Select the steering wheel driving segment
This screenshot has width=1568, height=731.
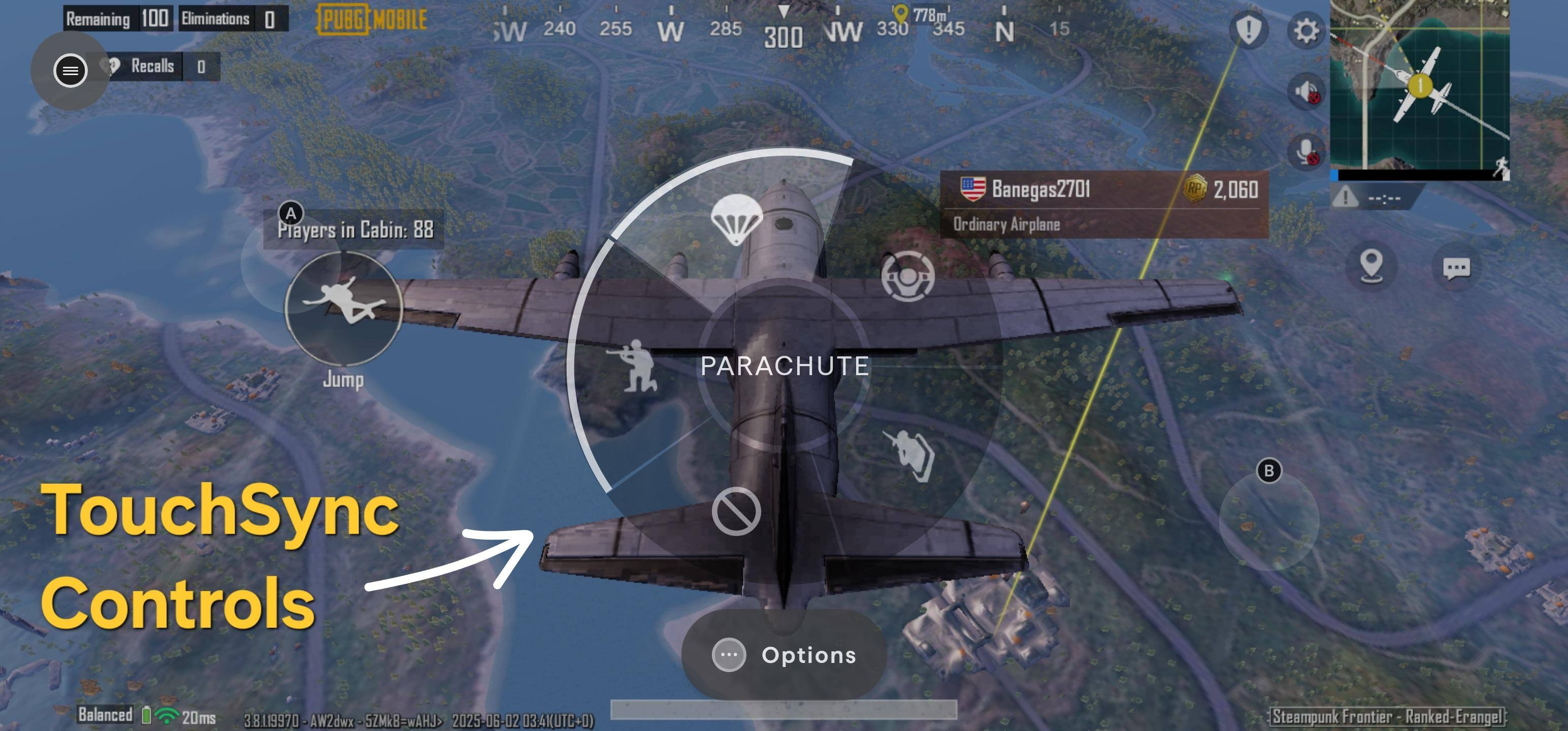click(x=907, y=276)
